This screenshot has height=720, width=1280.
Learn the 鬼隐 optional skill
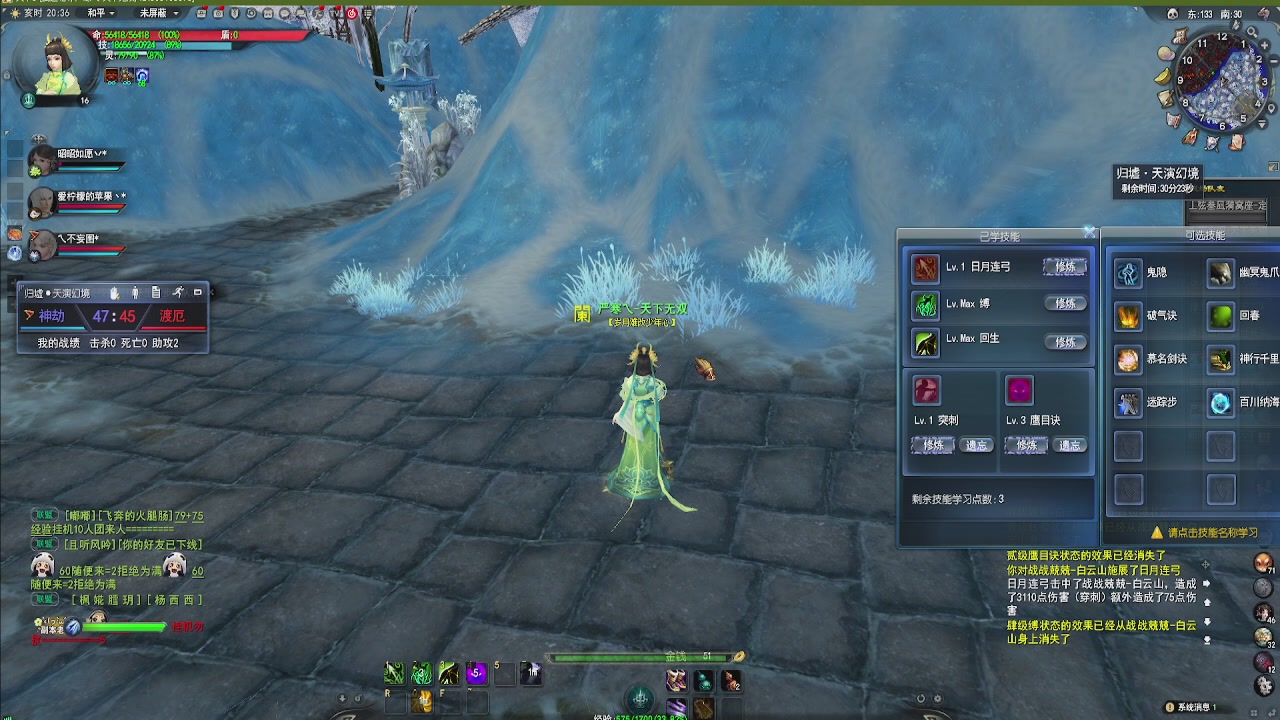click(1129, 273)
